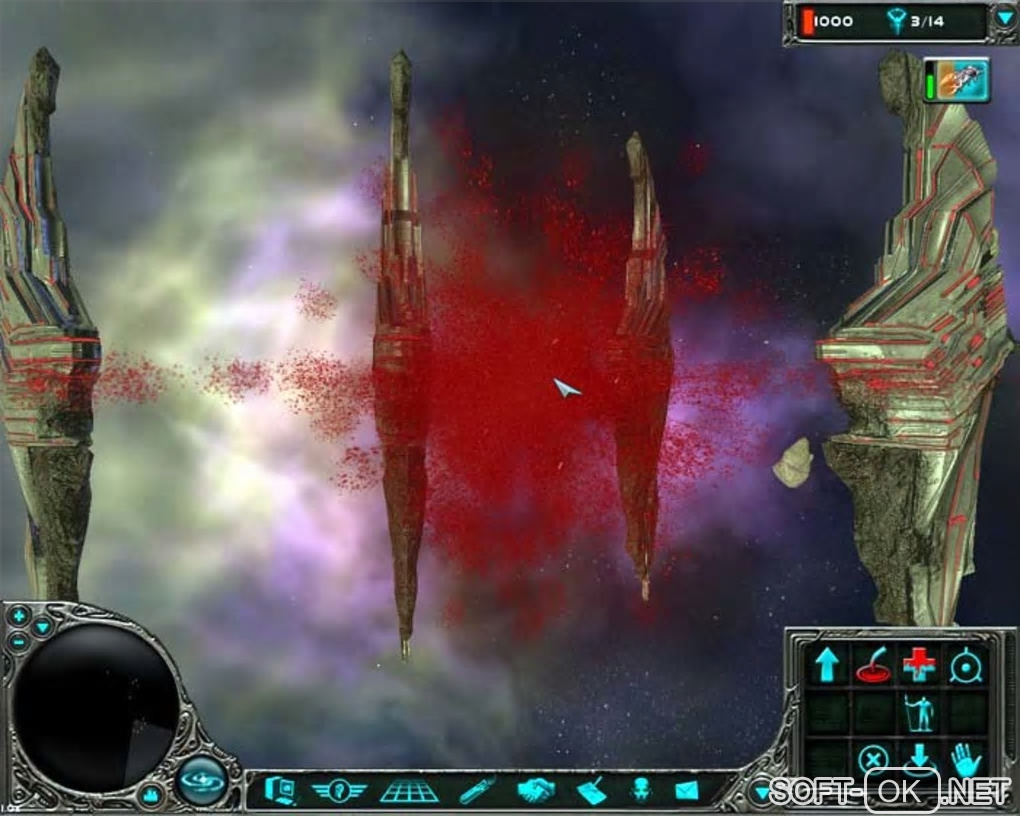Viewport: 1020px width, 816px height.
Task: Select the wrench tool in the bottom toolbar
Action: (x=477, y=791)
